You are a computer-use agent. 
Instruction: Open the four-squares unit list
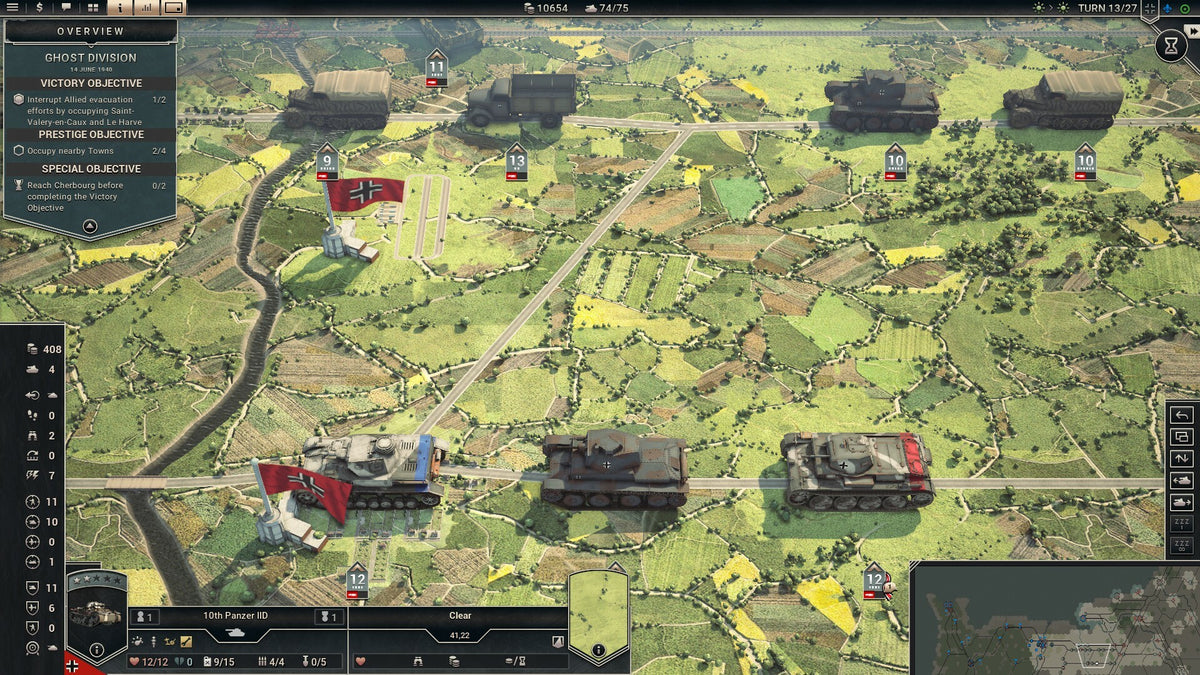coord(93,7)
